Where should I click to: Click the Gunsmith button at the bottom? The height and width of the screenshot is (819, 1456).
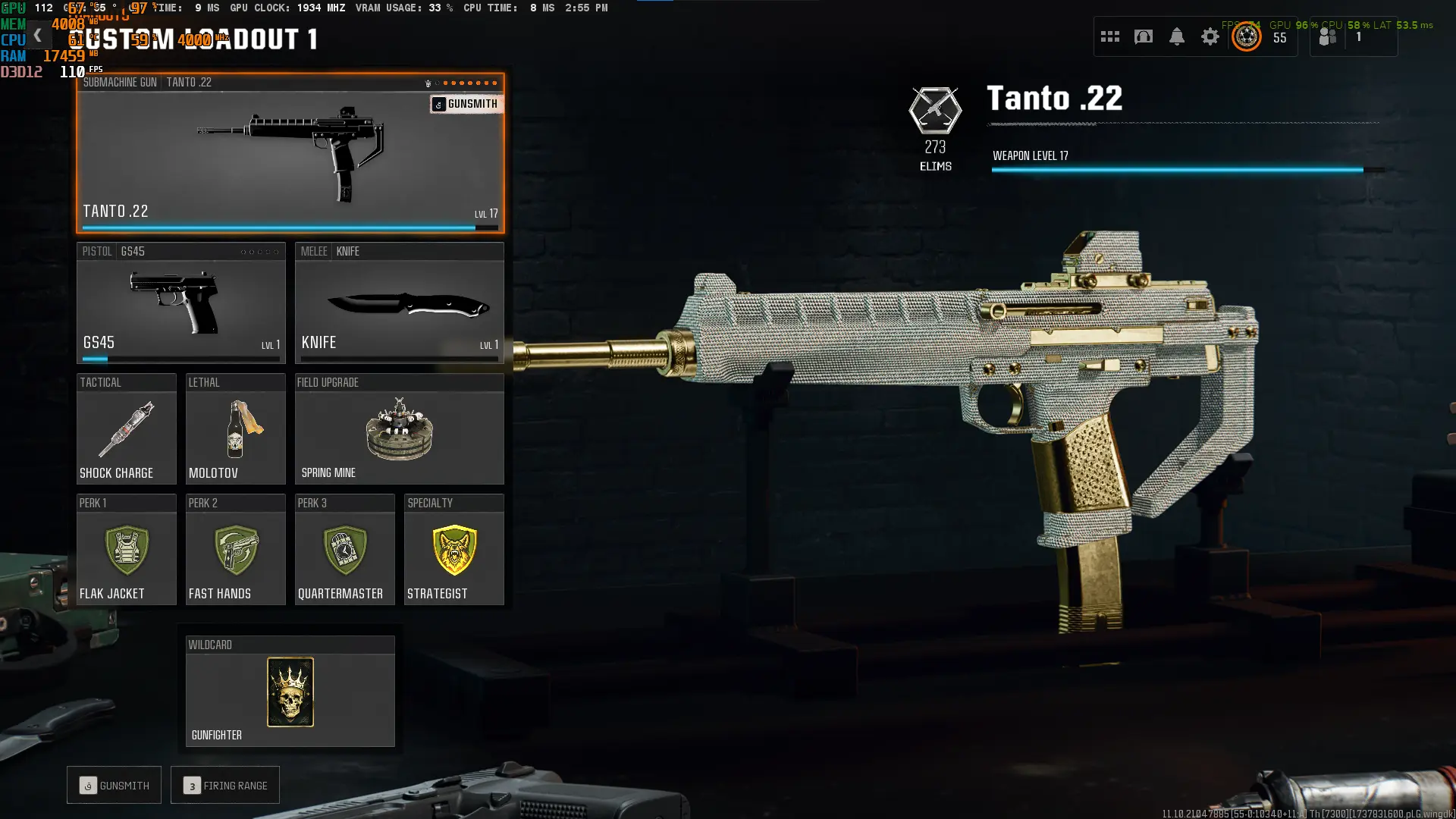pos(114,786)
